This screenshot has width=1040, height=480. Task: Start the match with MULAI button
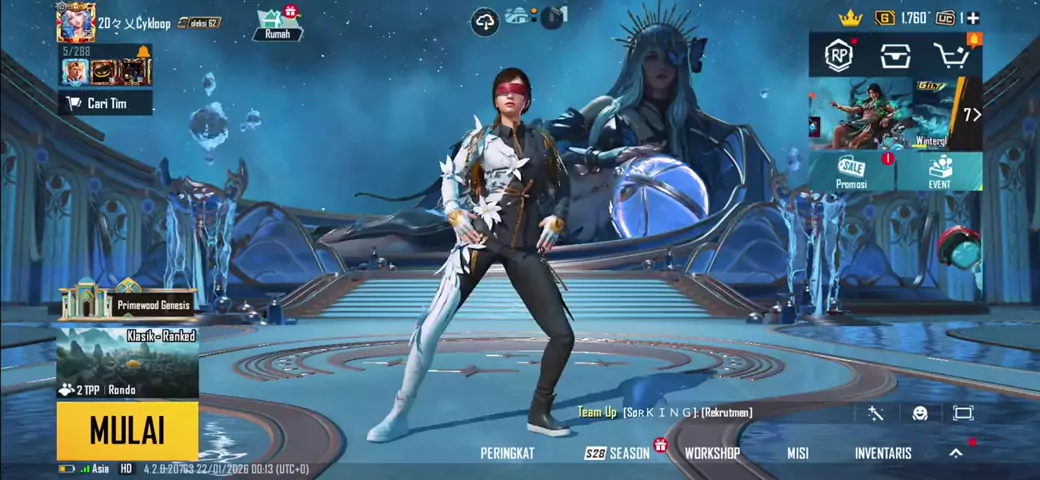[127, 430]
